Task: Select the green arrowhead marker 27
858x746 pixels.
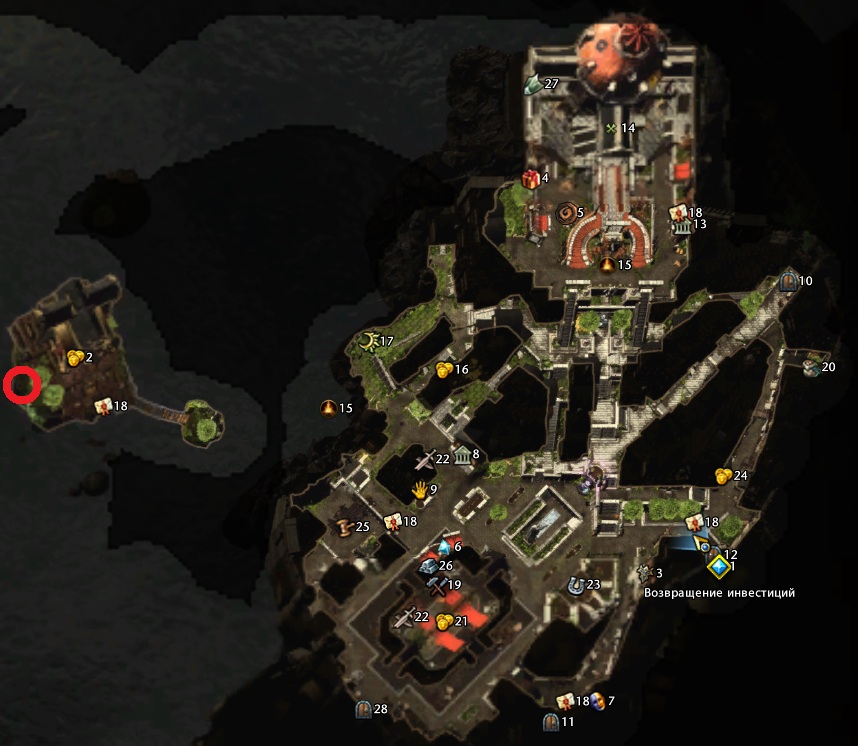Action: 533,84
